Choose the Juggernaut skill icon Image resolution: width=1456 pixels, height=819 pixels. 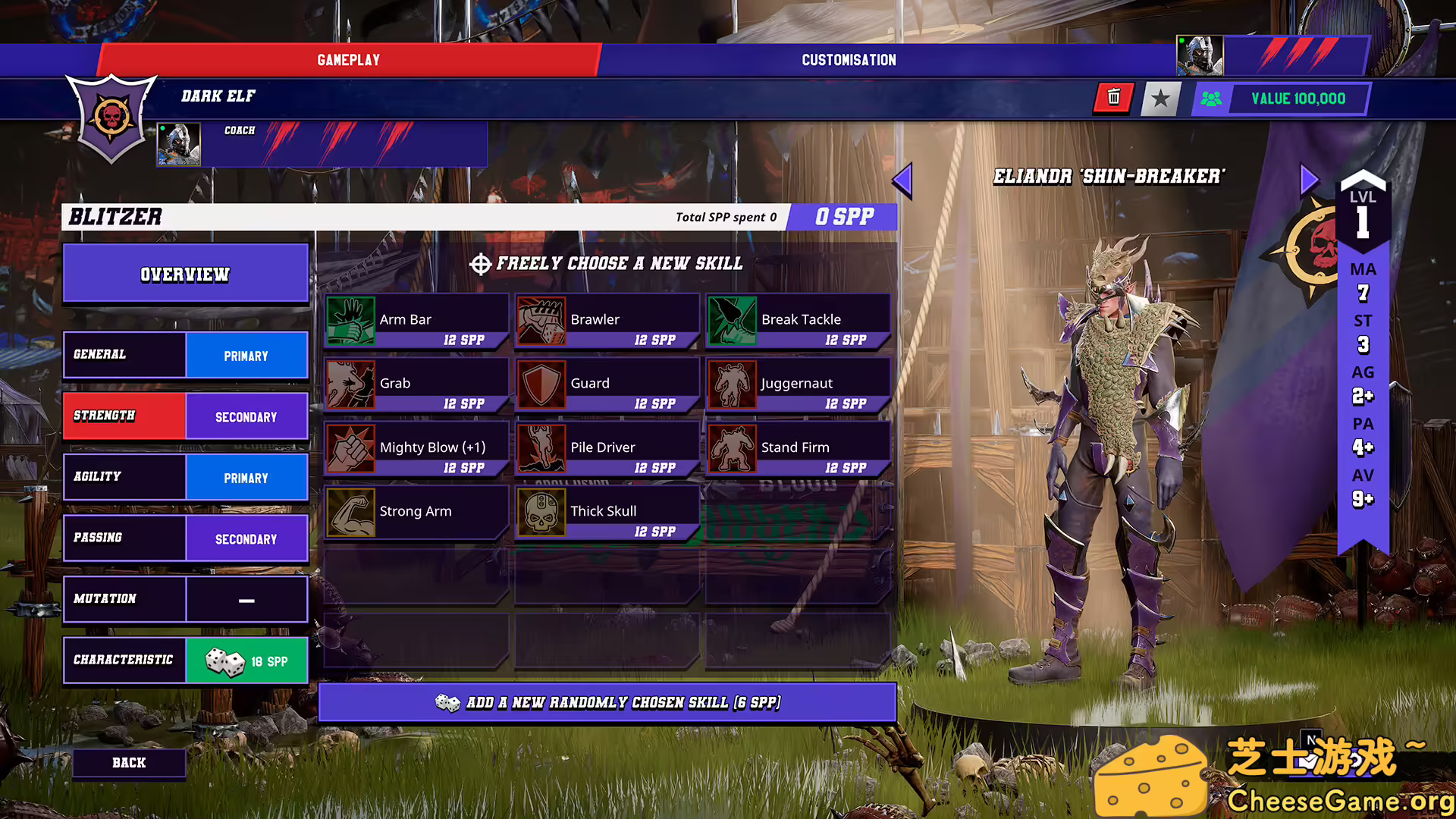733,383
